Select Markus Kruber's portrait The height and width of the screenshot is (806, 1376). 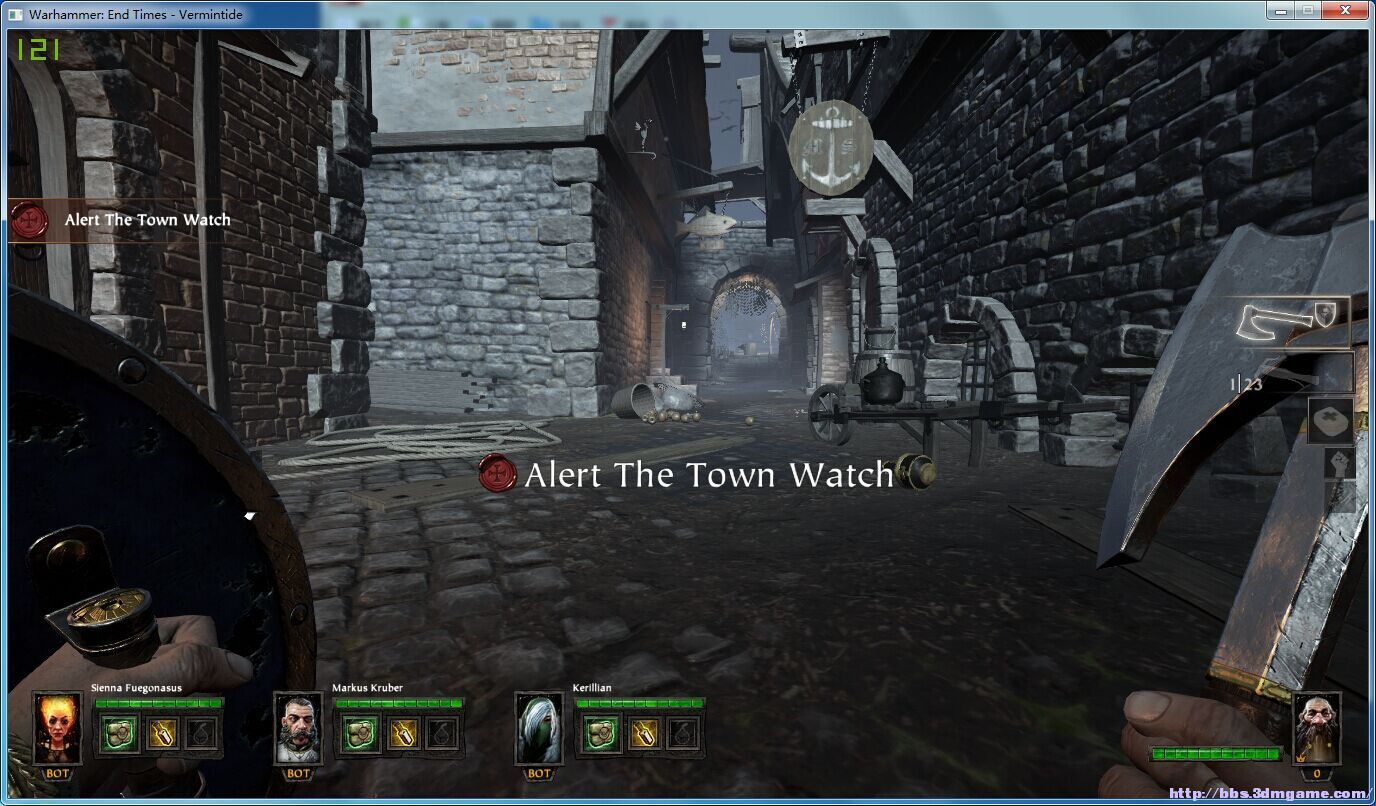coord(298,728)
